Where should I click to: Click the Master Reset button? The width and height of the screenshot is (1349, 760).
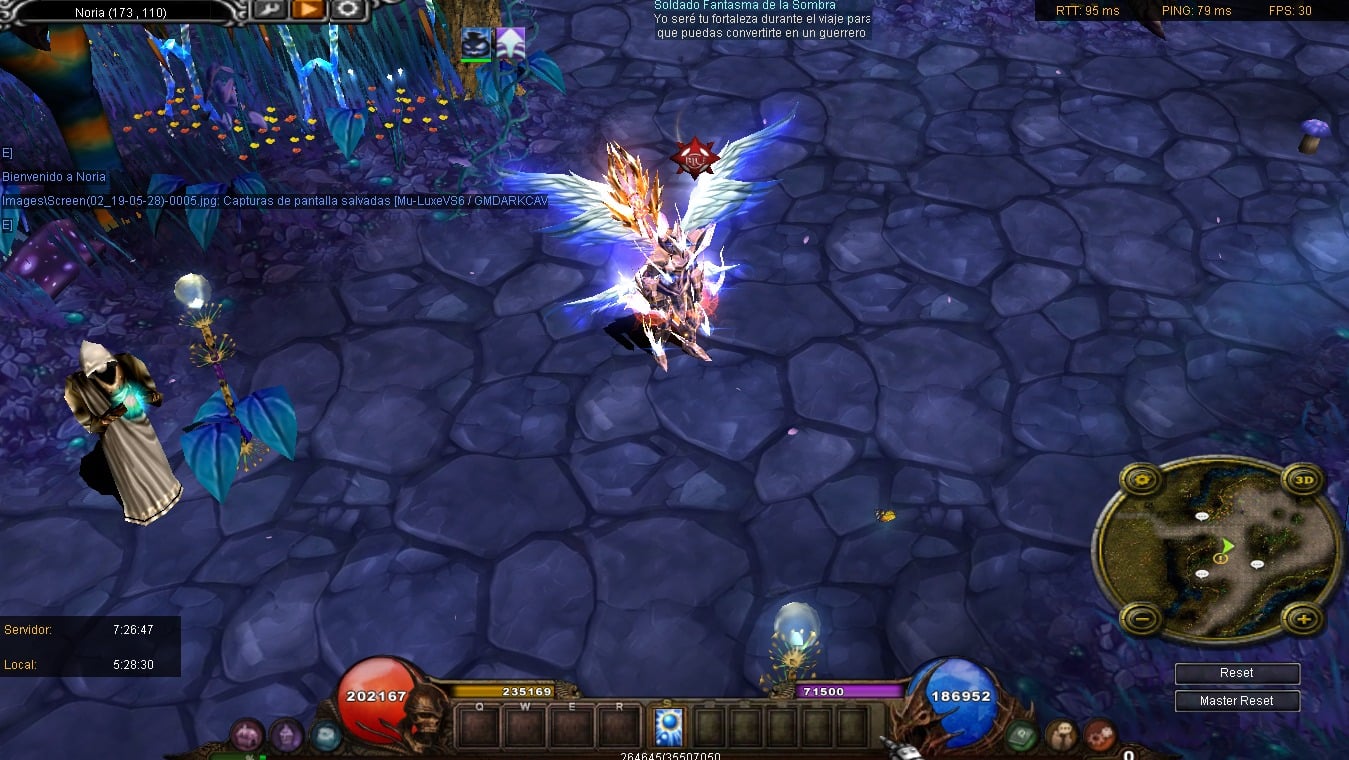pos(1237,700)
